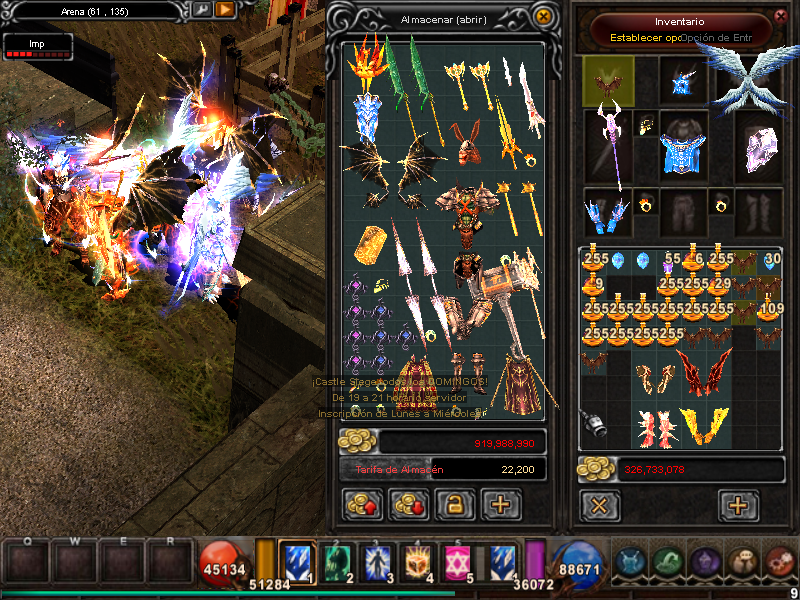The width and height of the screenshot is (800, 600).
Task: Click the X button at inventory bottom
Action: 599,505
